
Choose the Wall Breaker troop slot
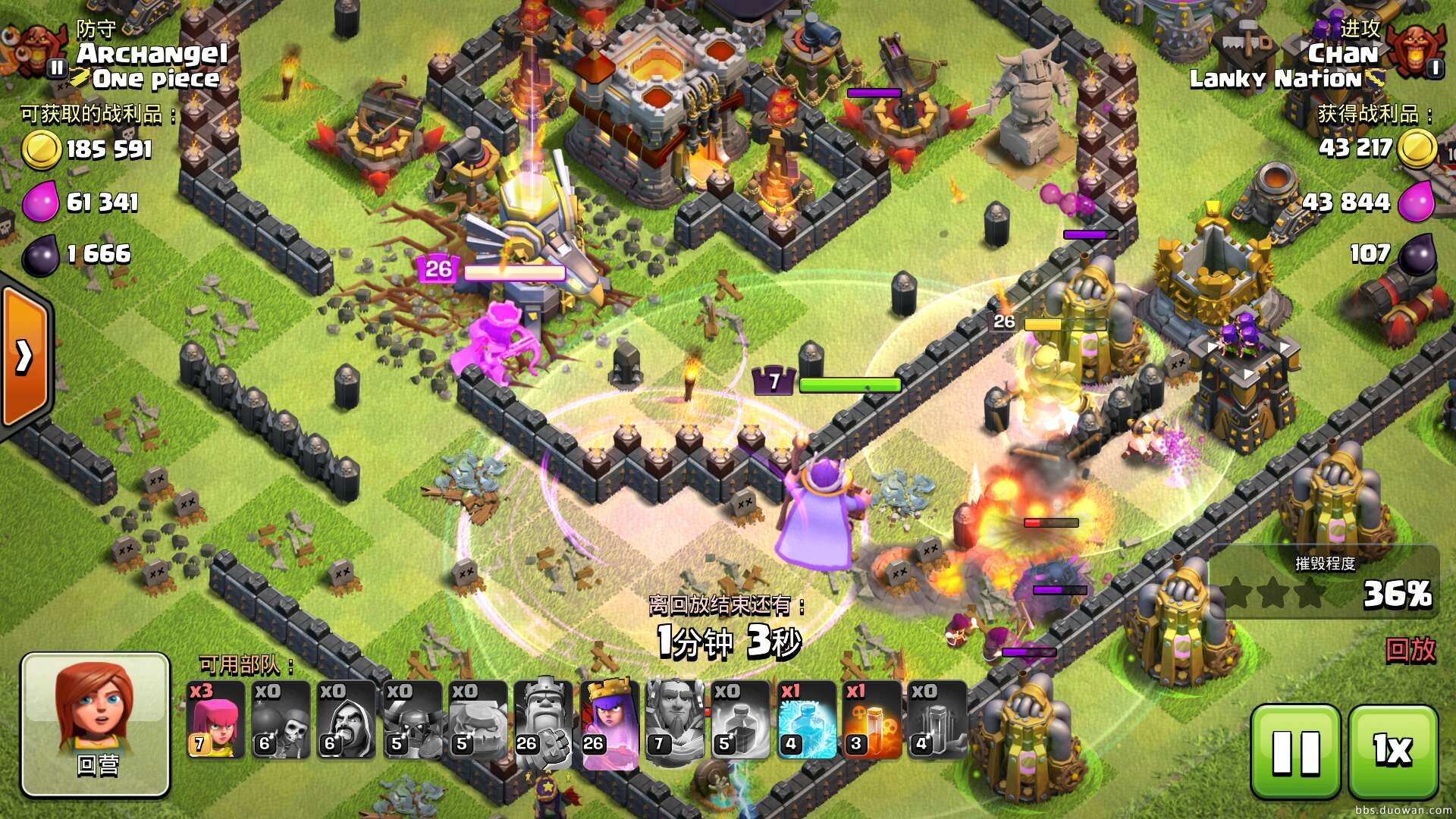pos(281,720)
